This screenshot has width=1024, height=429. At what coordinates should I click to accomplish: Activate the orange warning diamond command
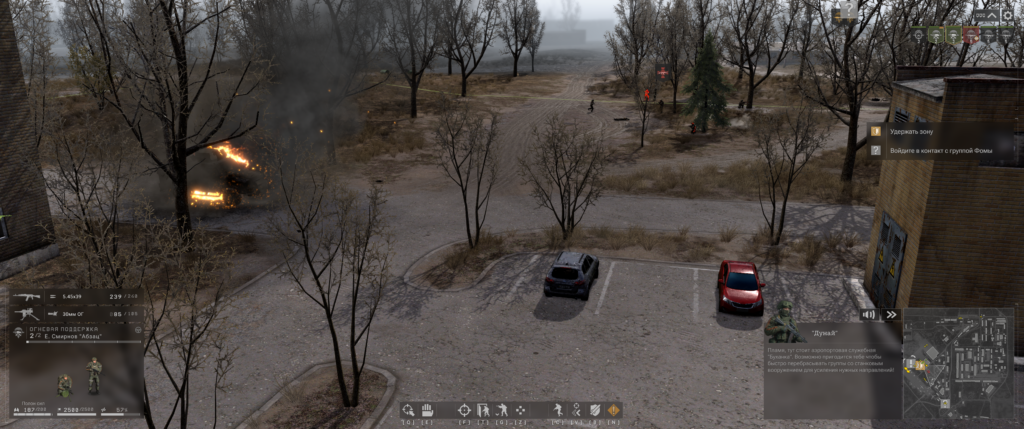(x=613, y=410)
